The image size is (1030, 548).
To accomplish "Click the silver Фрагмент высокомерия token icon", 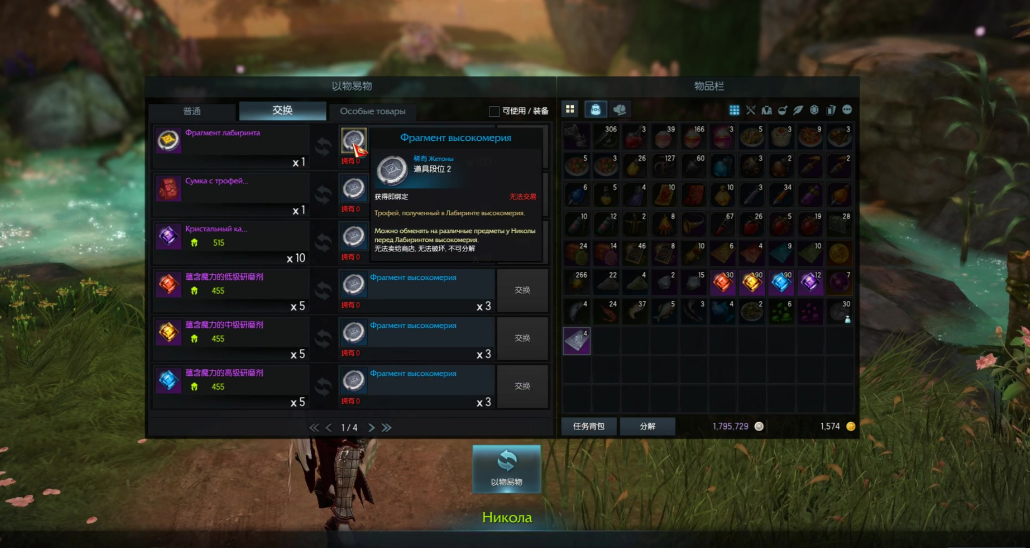I will tap(353, 140).
